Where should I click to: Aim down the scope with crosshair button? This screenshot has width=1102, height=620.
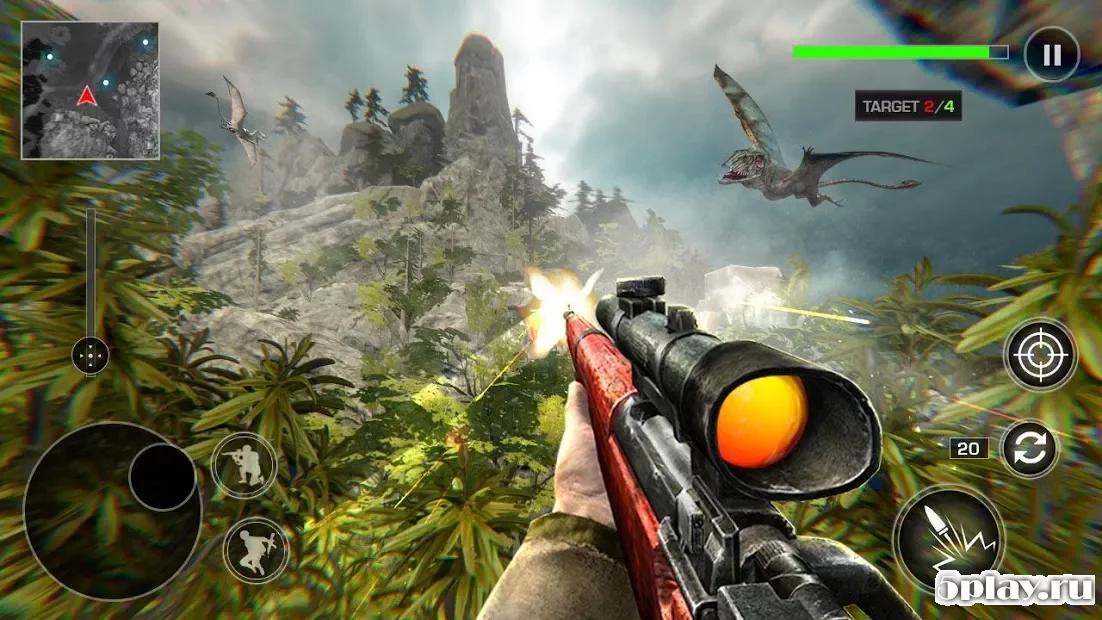(1040, 354)
